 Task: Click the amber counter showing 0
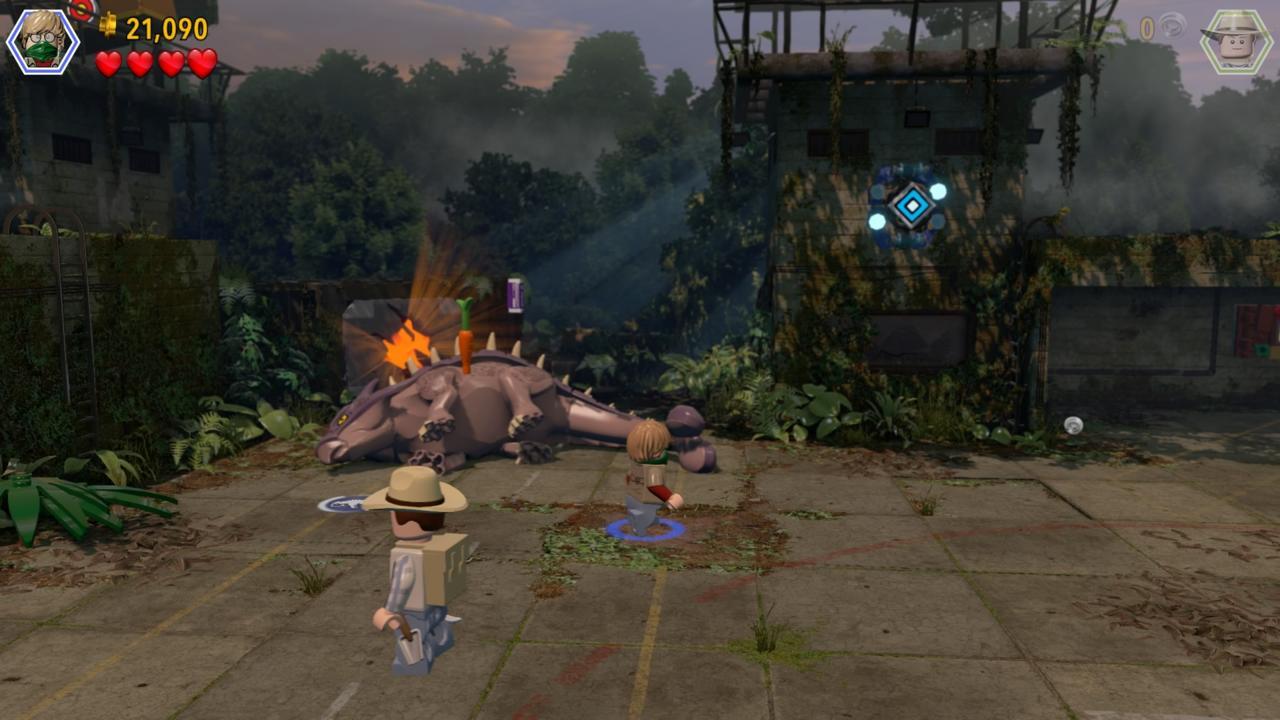[1146, 26]
